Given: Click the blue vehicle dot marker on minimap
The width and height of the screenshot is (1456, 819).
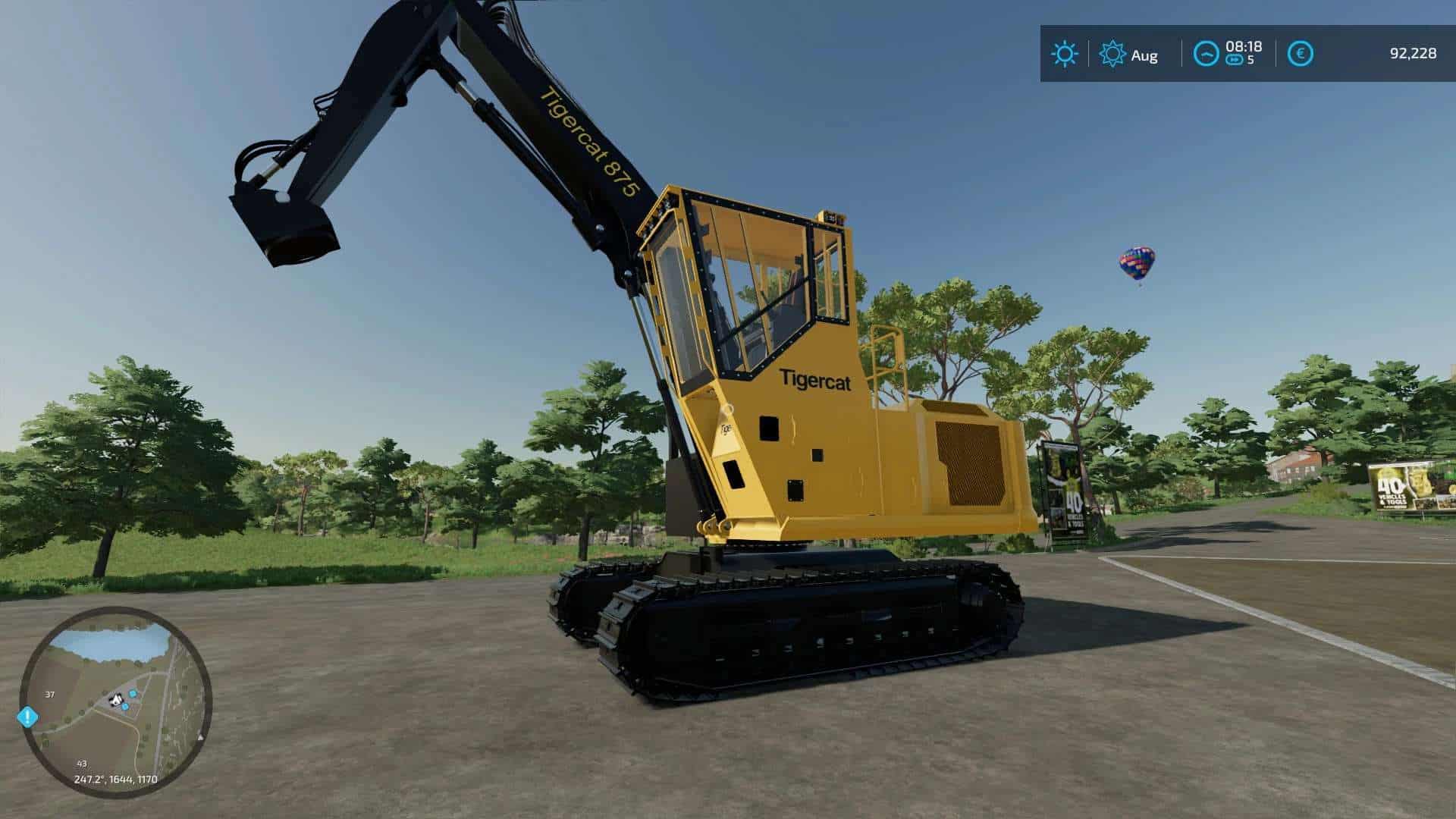Looking at the screenshot, I should pyautogui.click(x=133, y=694).
